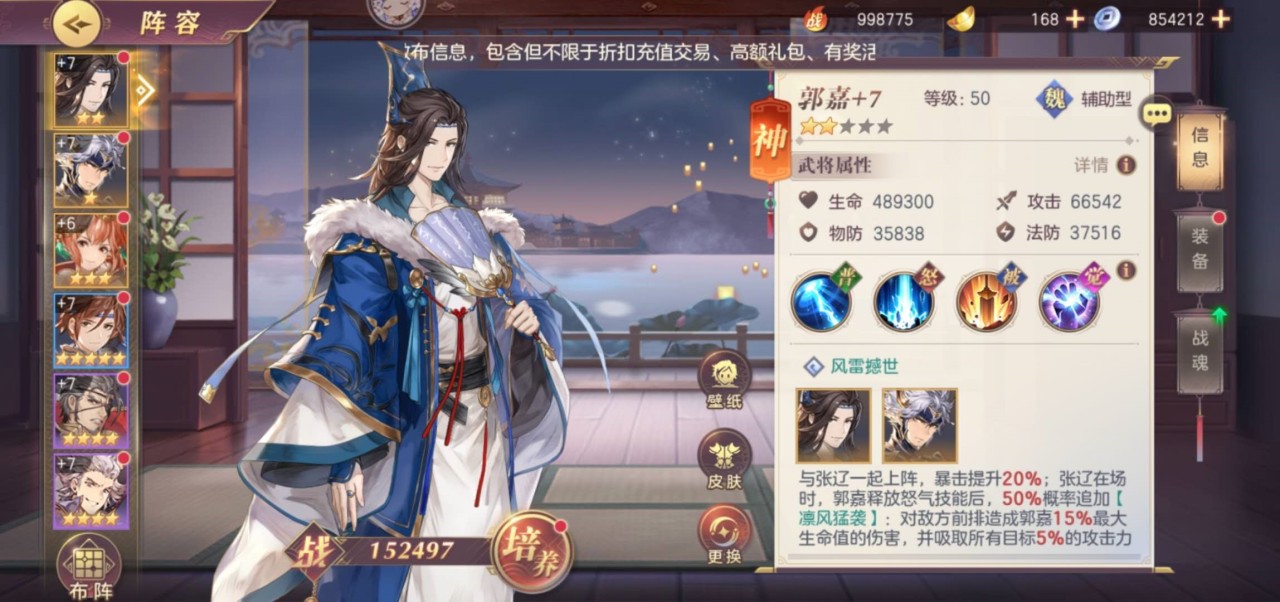Select the orange-haired +6 hero in lineup
The image size is (1280, 602).
pyautogui.click(x=91, y=250)
